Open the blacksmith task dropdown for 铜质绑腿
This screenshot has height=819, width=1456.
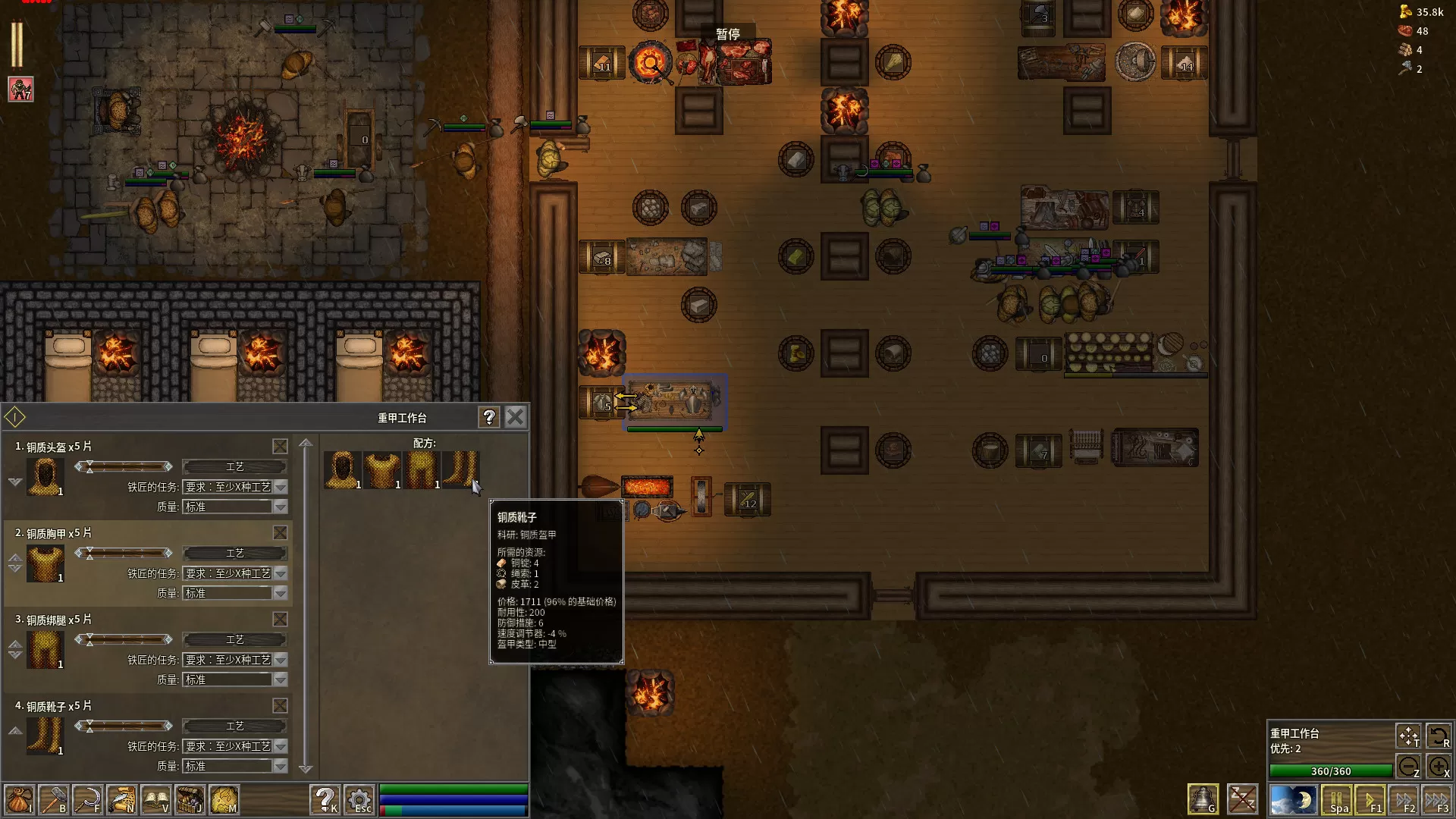coord(281,660)
